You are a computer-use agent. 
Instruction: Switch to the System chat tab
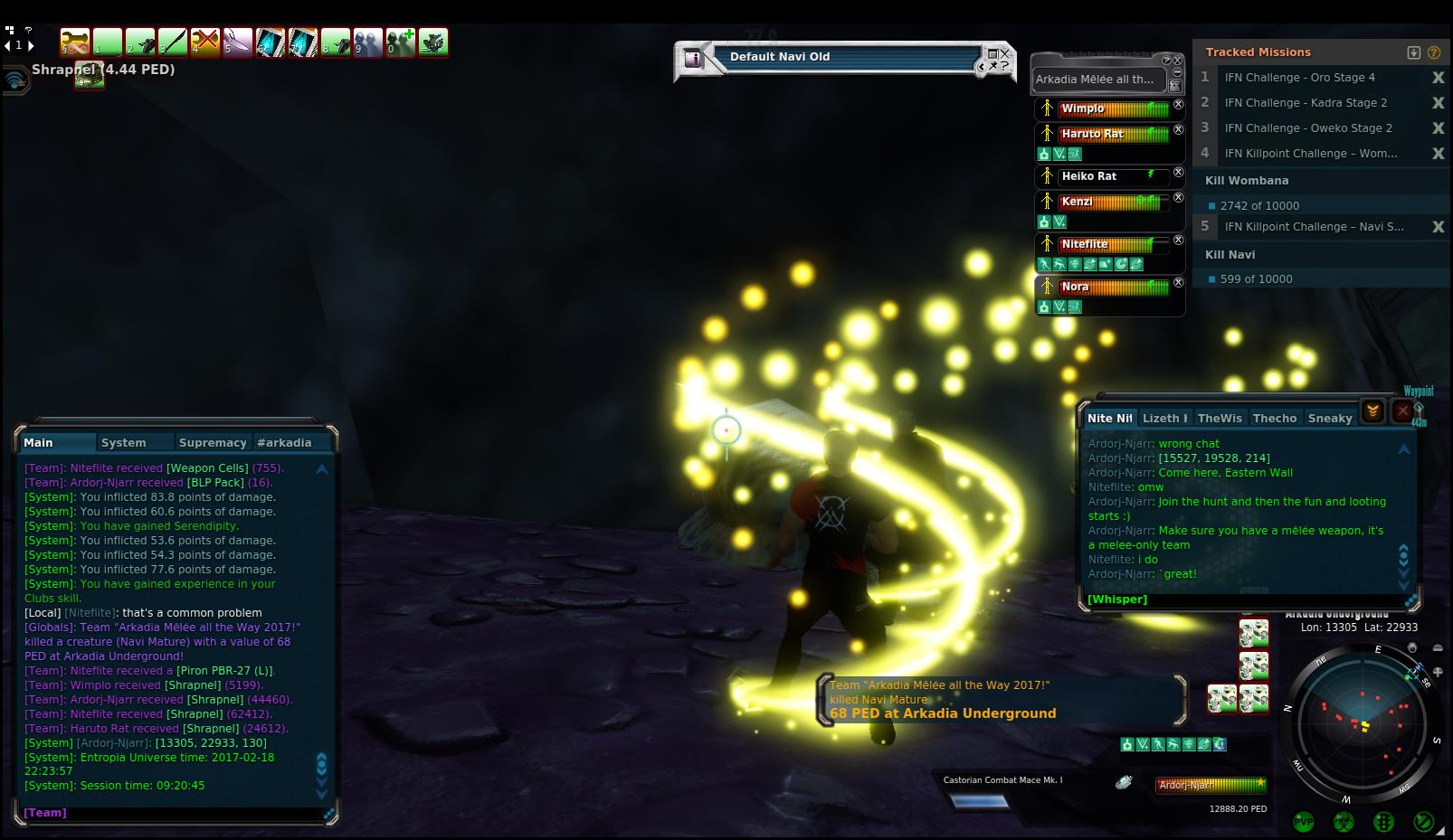[124, 443]
